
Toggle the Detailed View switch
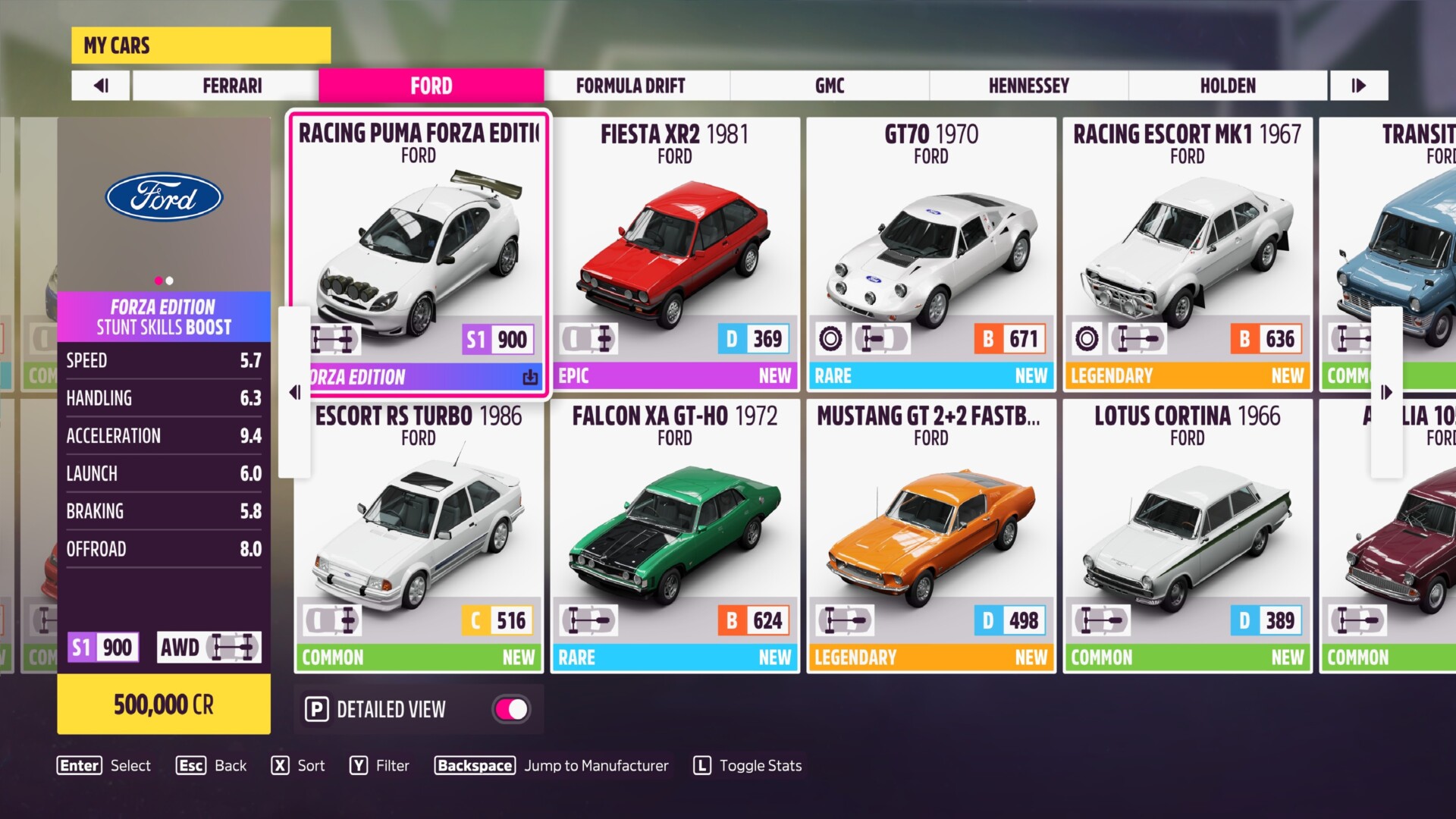(512, 710)
